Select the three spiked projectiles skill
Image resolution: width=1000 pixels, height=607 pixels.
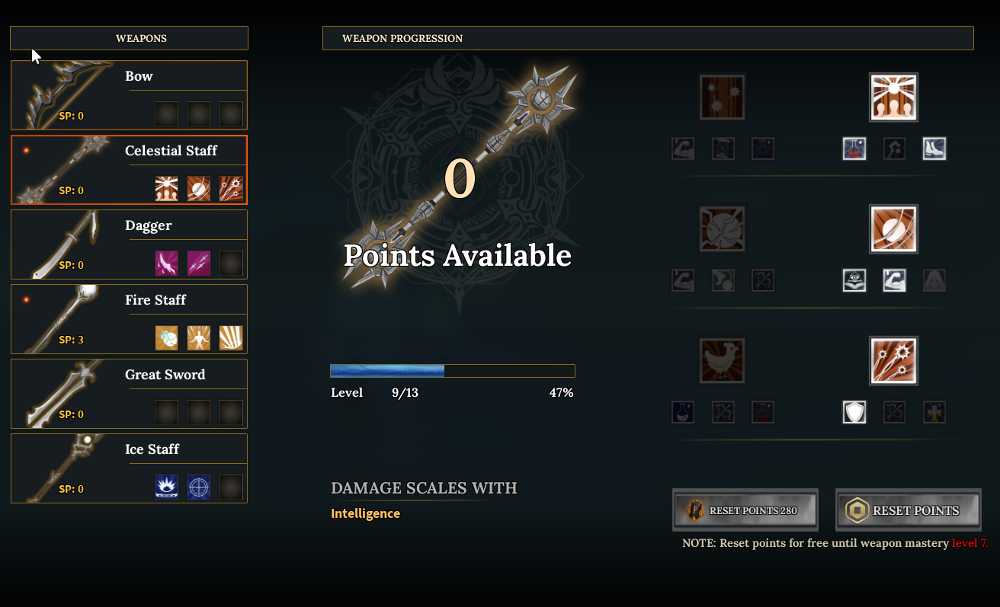893,361
